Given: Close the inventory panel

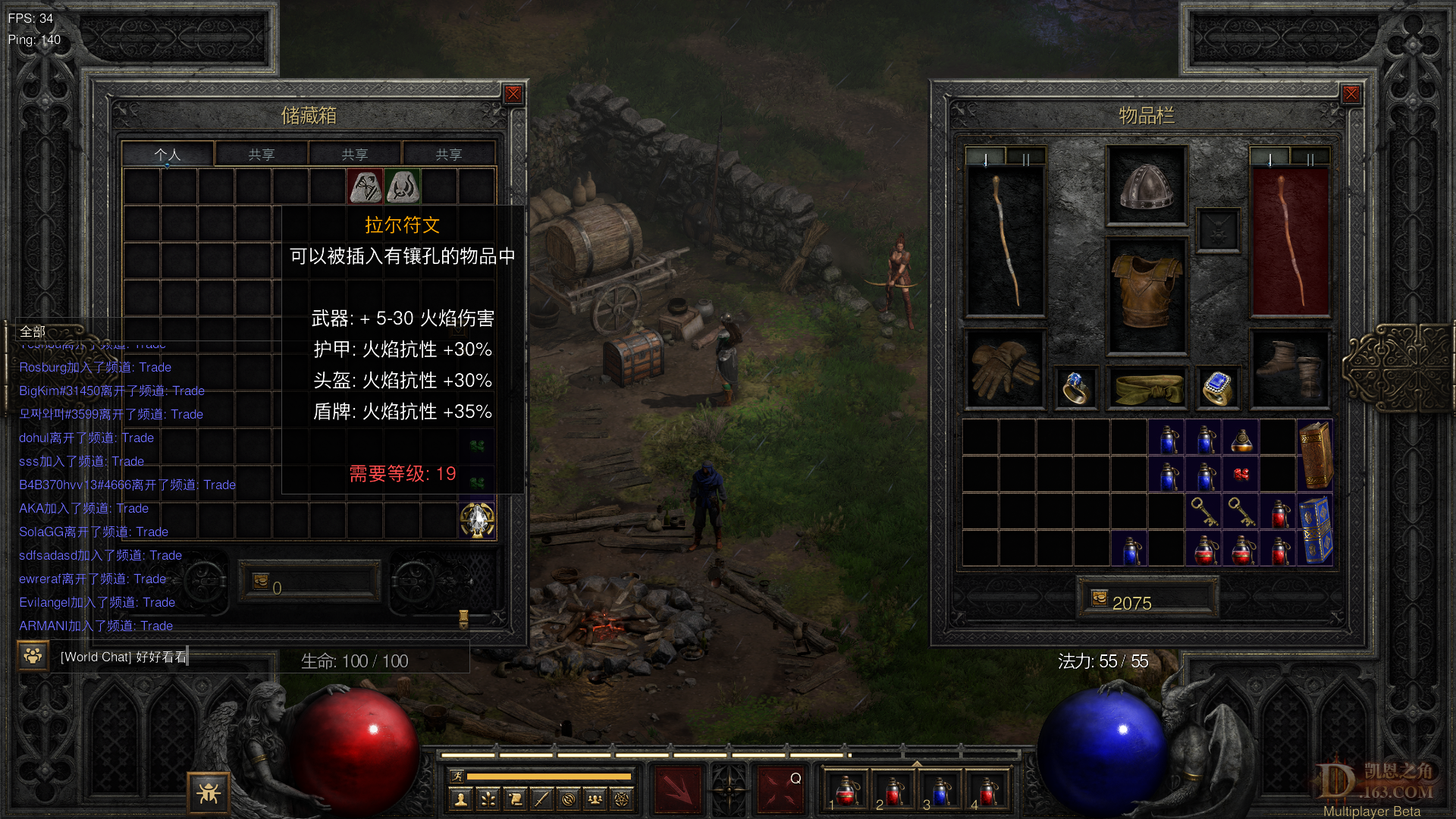Looking at the screenshot, I should [1351, 94].
